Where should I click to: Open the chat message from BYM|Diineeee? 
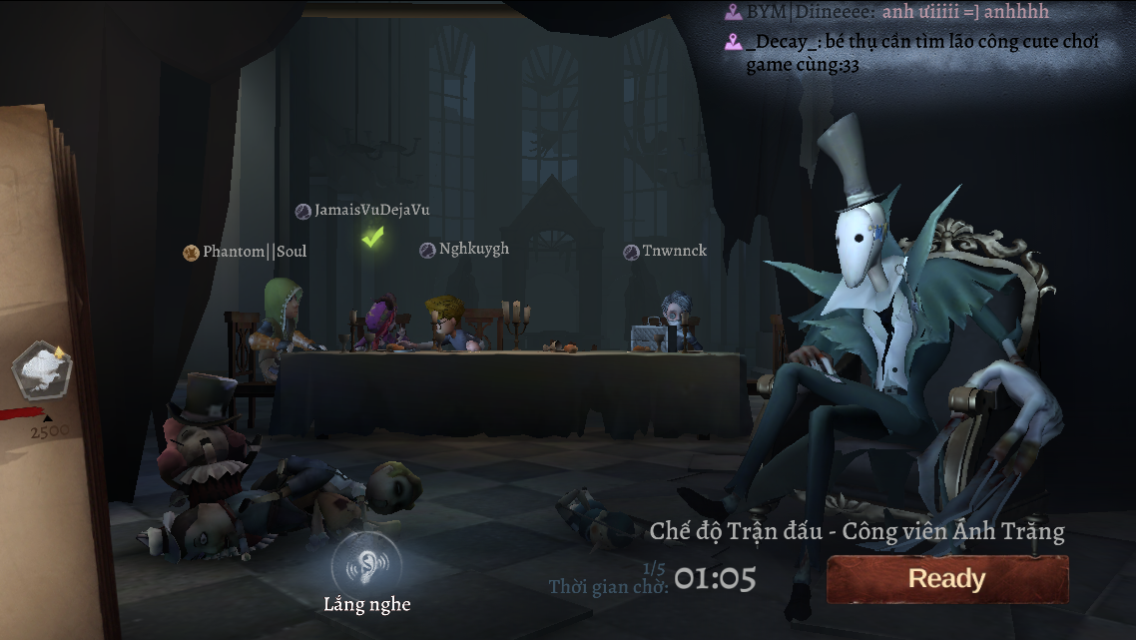click(x=890, y=12)
